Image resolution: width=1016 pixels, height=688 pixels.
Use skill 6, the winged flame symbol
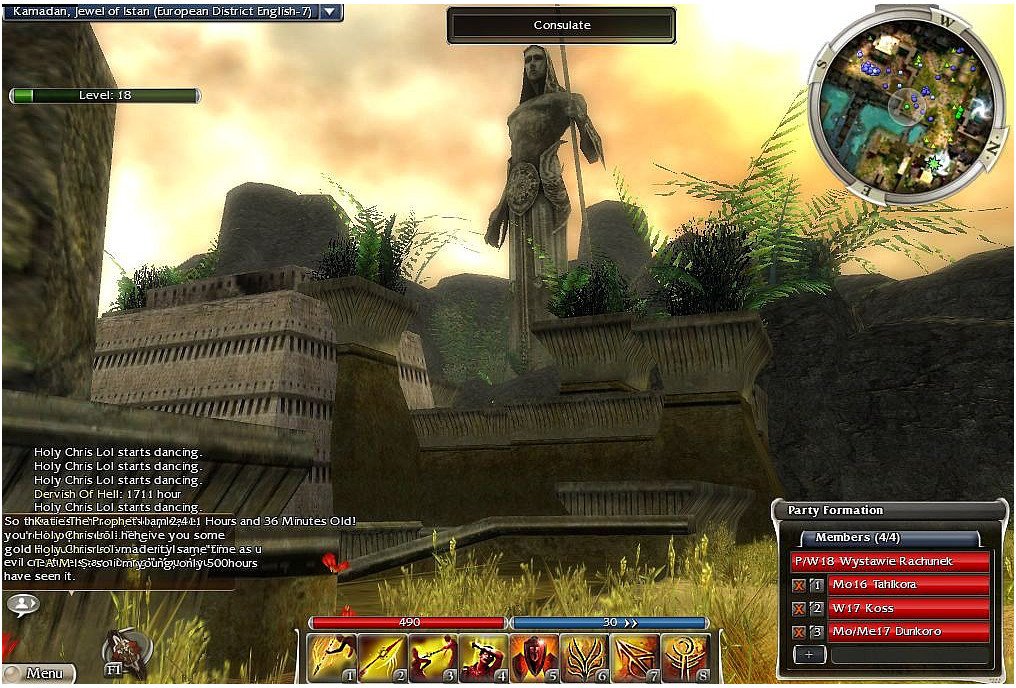pyautogui.click(x=585, y=657)
